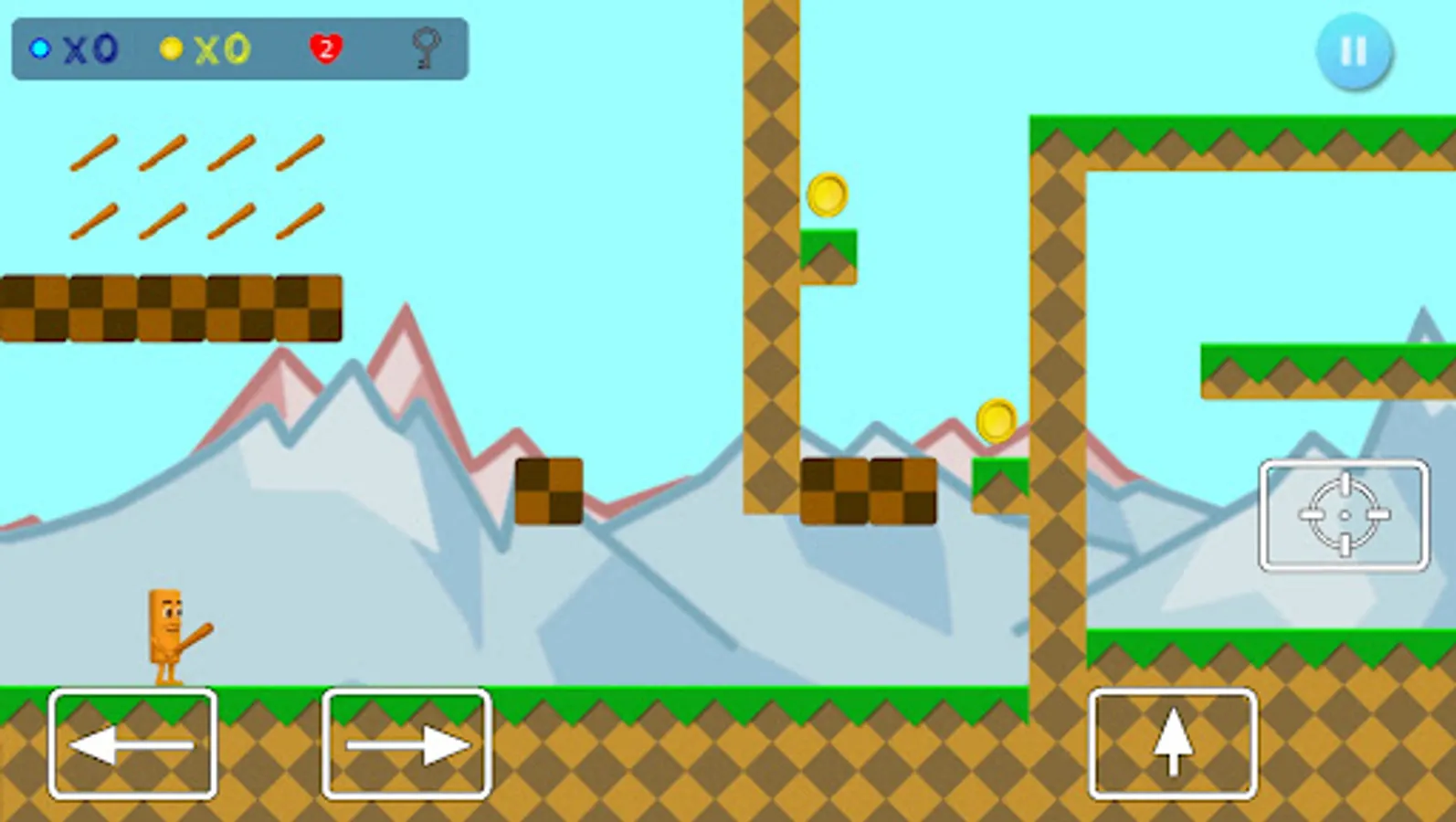Click the lone checkered block on the mountain
This screenshot has width=1456, height=822.
549,491
